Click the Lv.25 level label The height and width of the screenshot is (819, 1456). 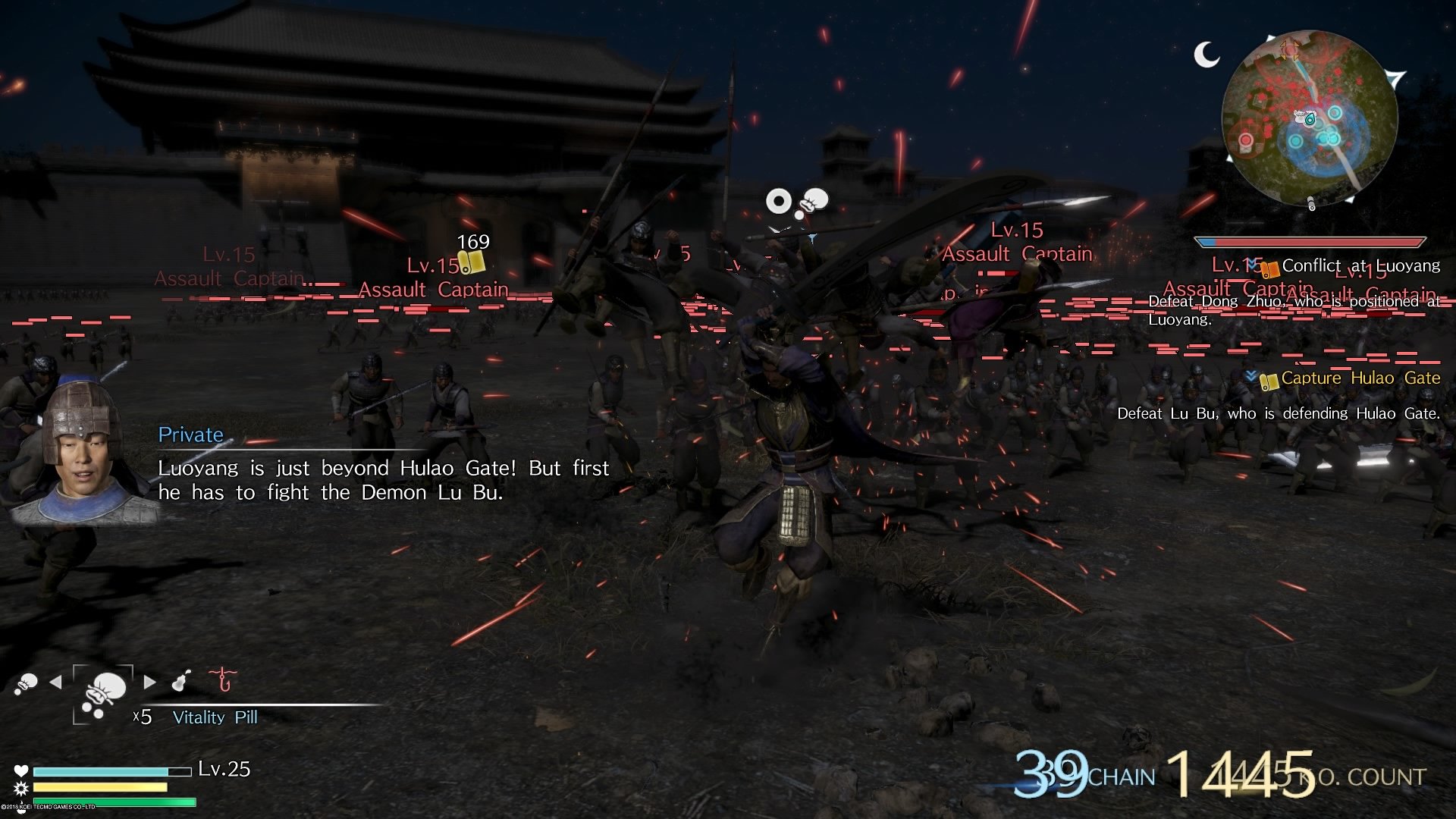(223, 769)
